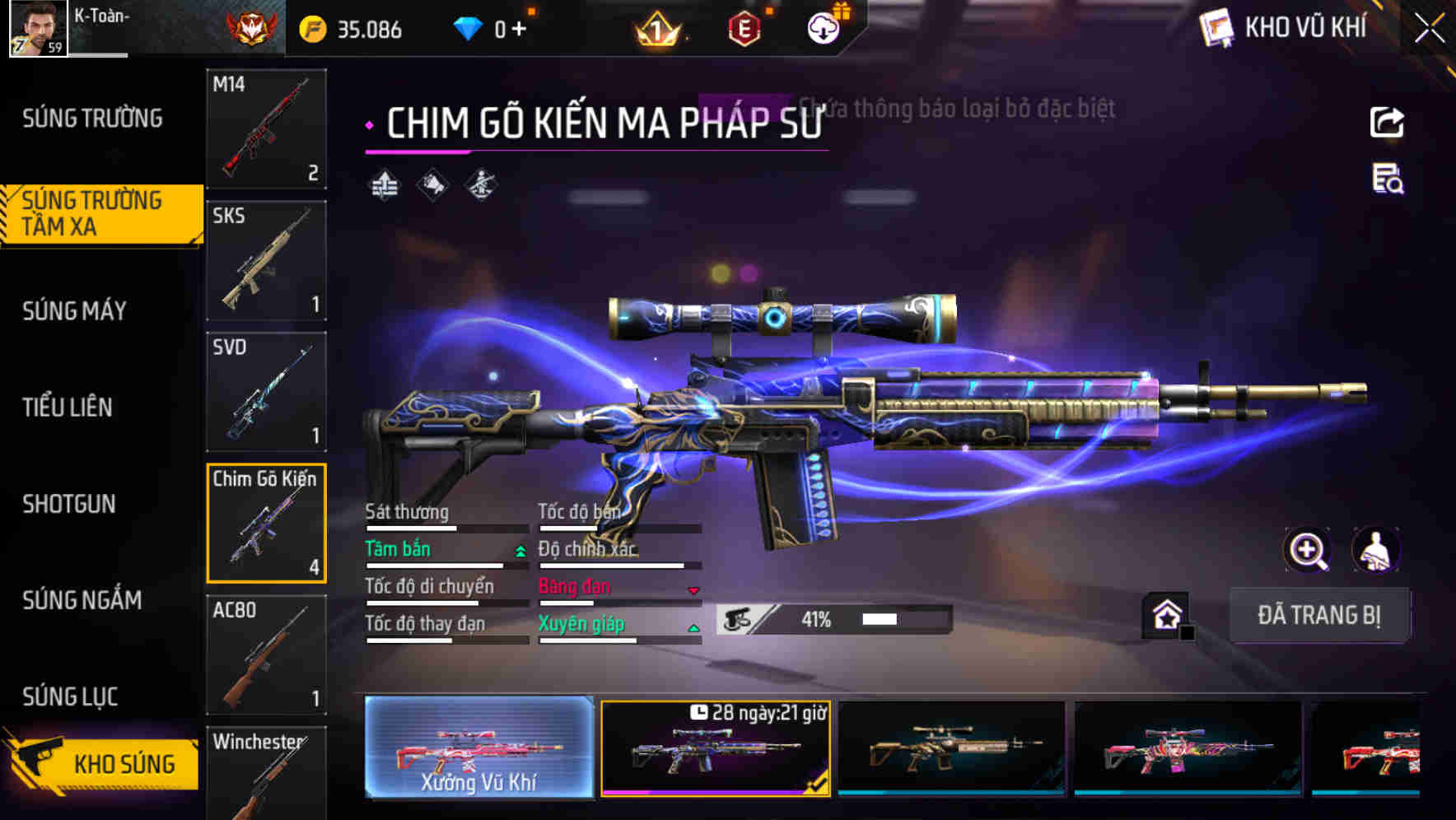Toggle equipped state via ĐÃ TRANG BỊ
The width and height of the screenshot is (1456, 820).
tap(1320, 615)
